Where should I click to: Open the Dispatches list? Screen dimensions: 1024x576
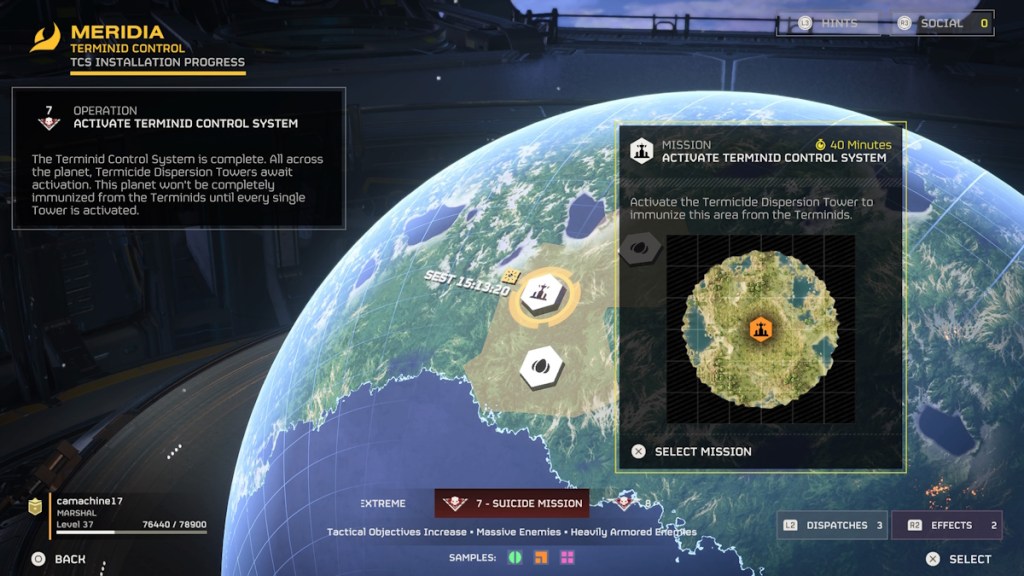pyautogui.click(x=832, y=525)
